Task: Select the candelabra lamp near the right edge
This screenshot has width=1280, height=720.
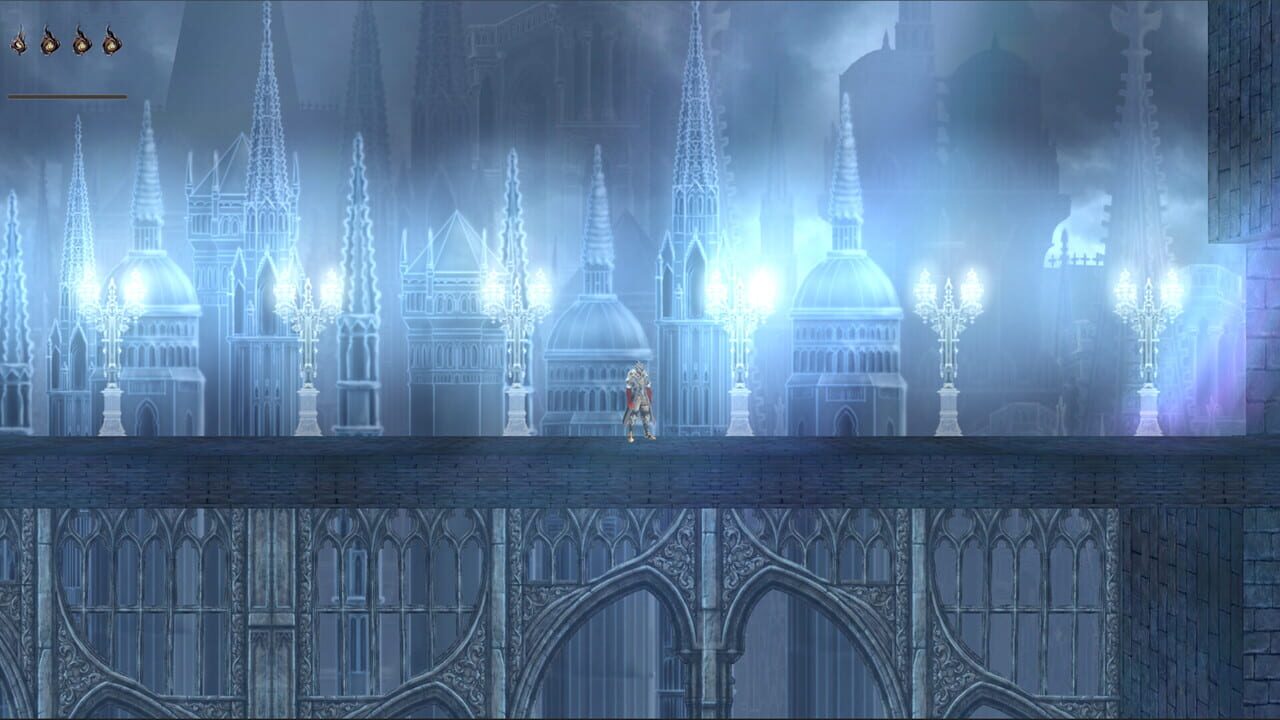Action: (x=1147, y=330)
